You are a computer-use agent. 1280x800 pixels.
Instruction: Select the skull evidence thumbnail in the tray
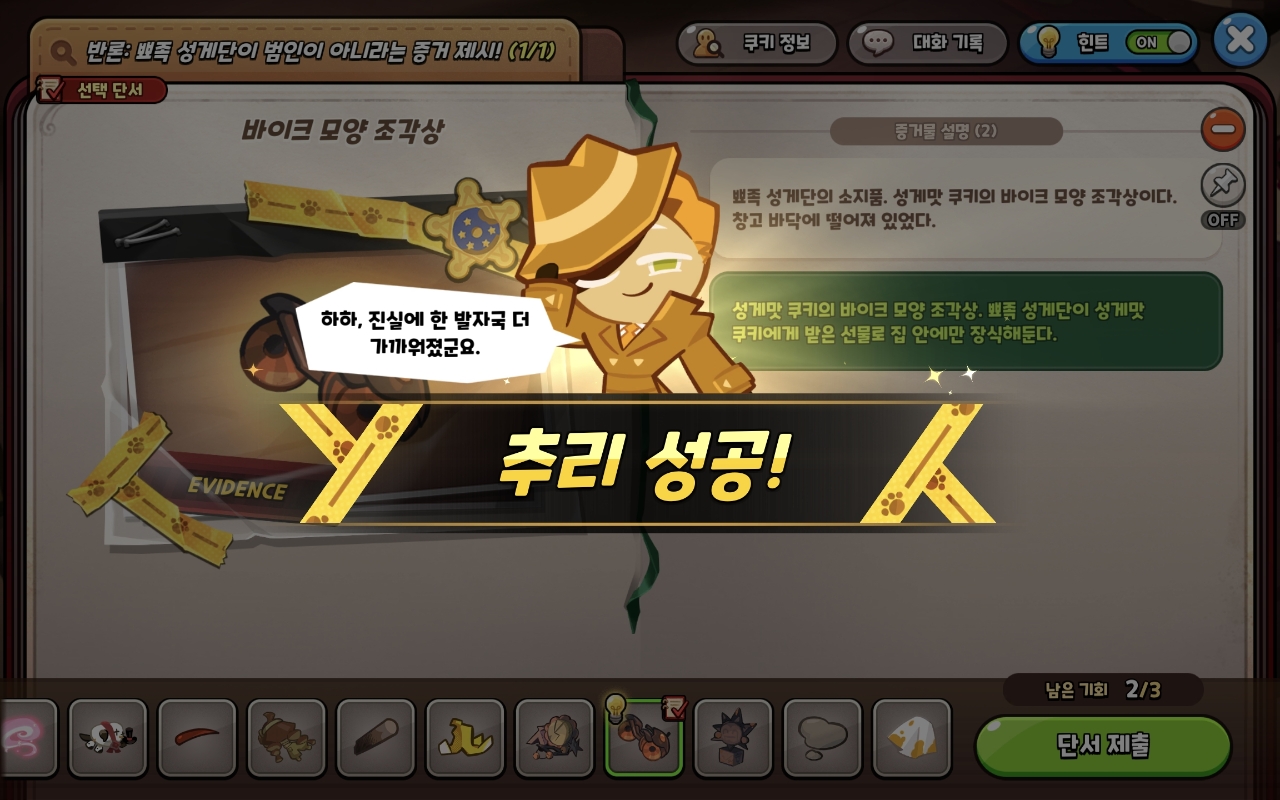(x=108, y=740)
